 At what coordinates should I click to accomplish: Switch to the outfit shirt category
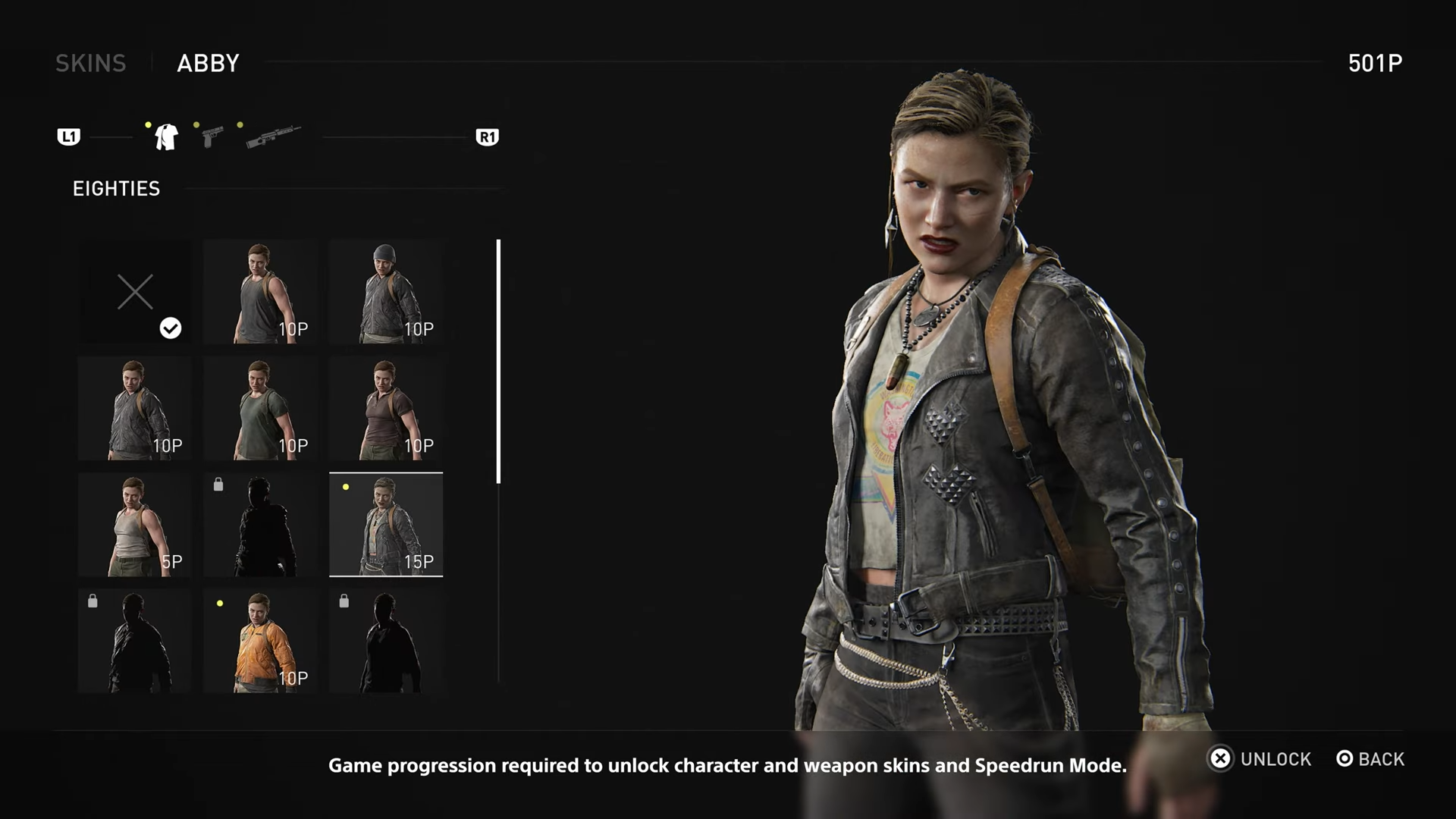pyautogui.click(x=166, y=137)
